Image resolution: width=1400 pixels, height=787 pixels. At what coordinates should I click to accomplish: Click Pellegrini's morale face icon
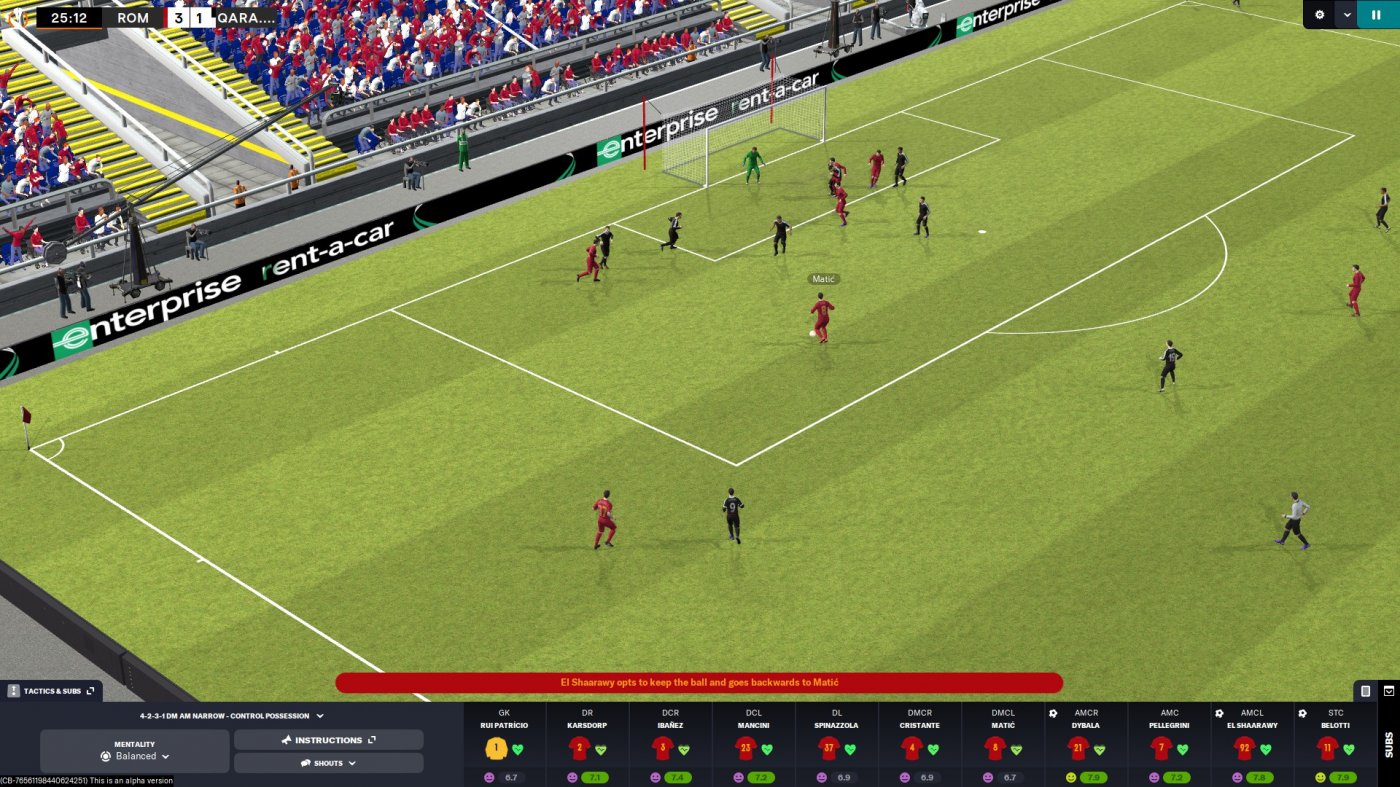1153,775
